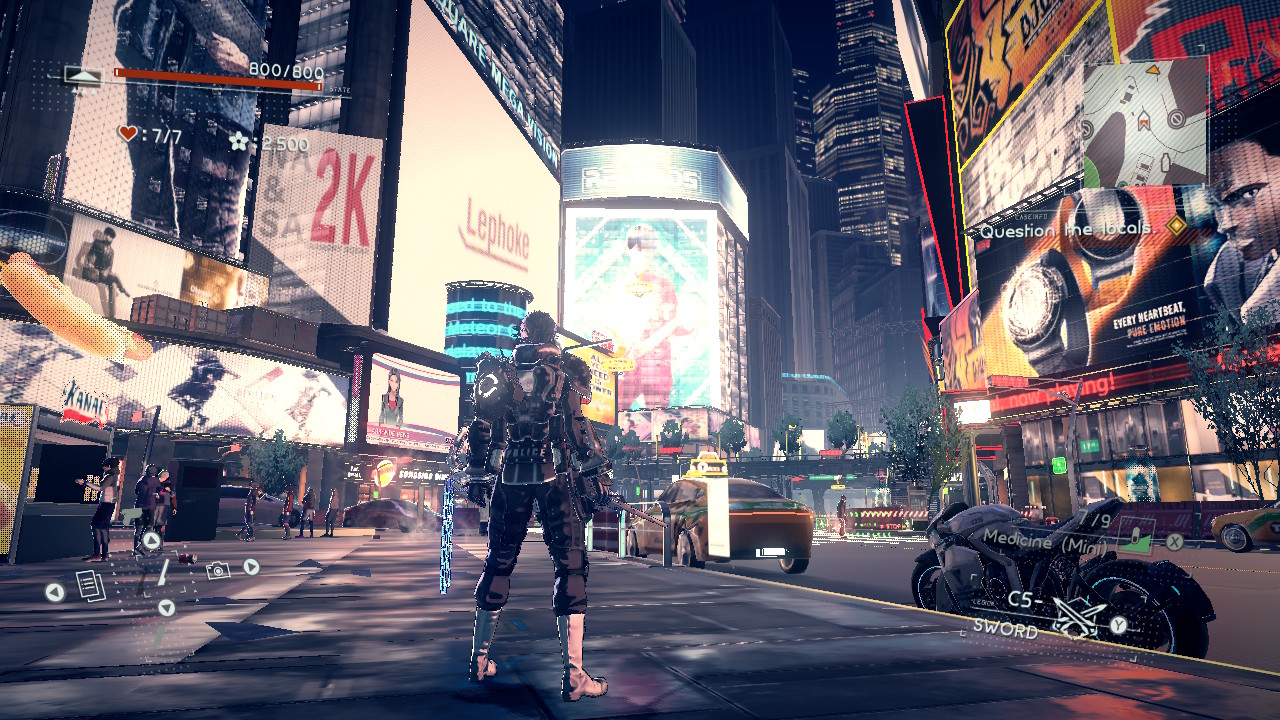
Task: Select the crossed swords Sword Legion icon
Action: (1078, 618)
